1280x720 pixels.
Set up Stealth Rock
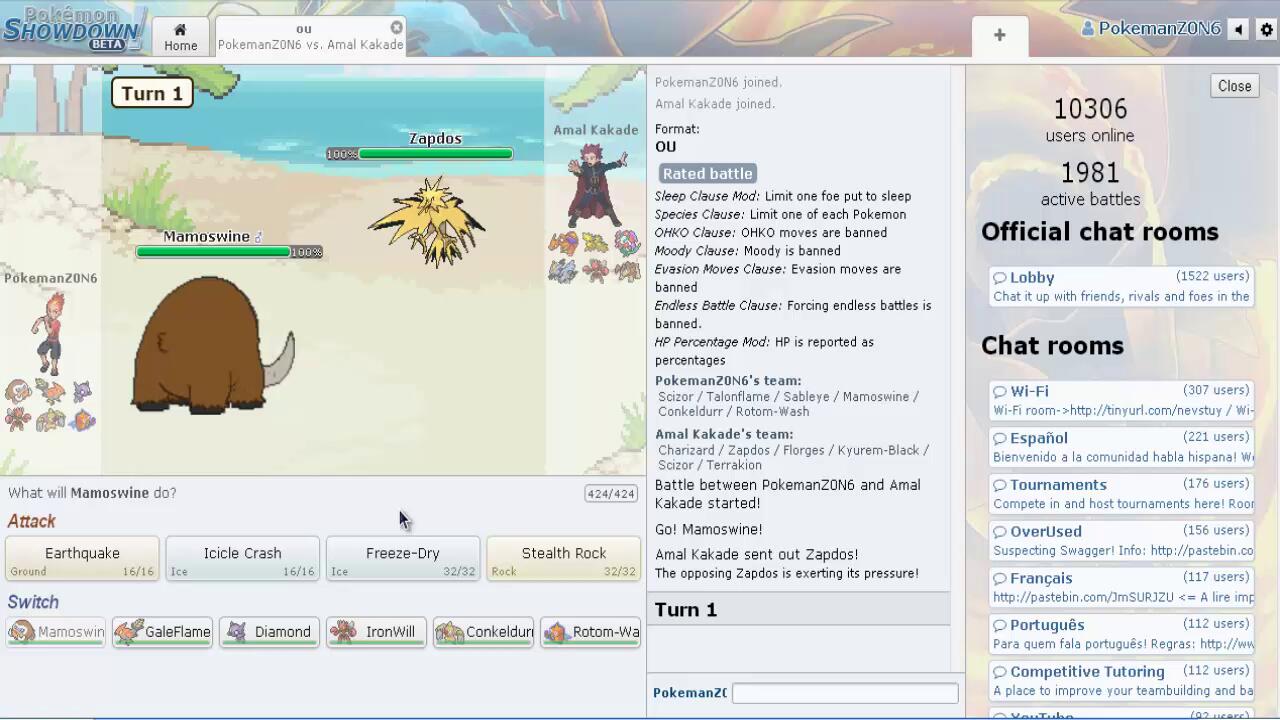[563, 559]
